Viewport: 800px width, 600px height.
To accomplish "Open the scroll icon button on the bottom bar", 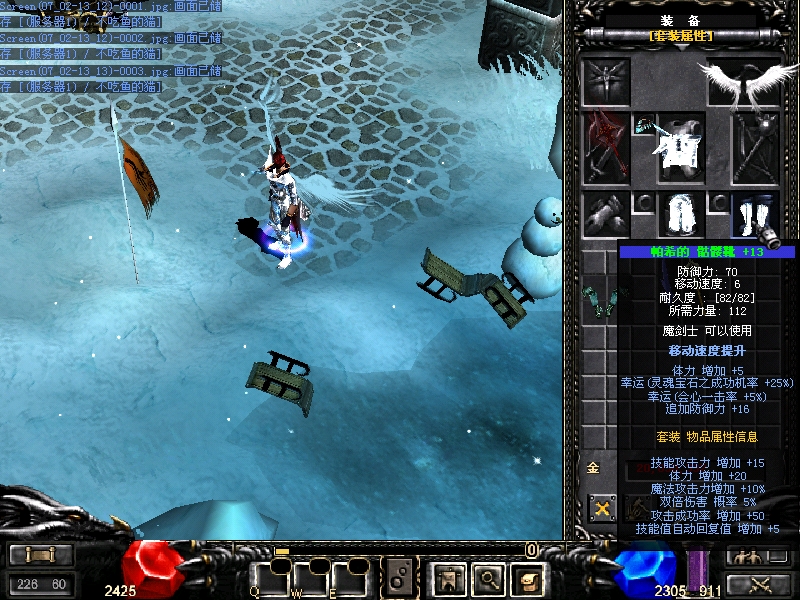I will click(x=526, y=576).
